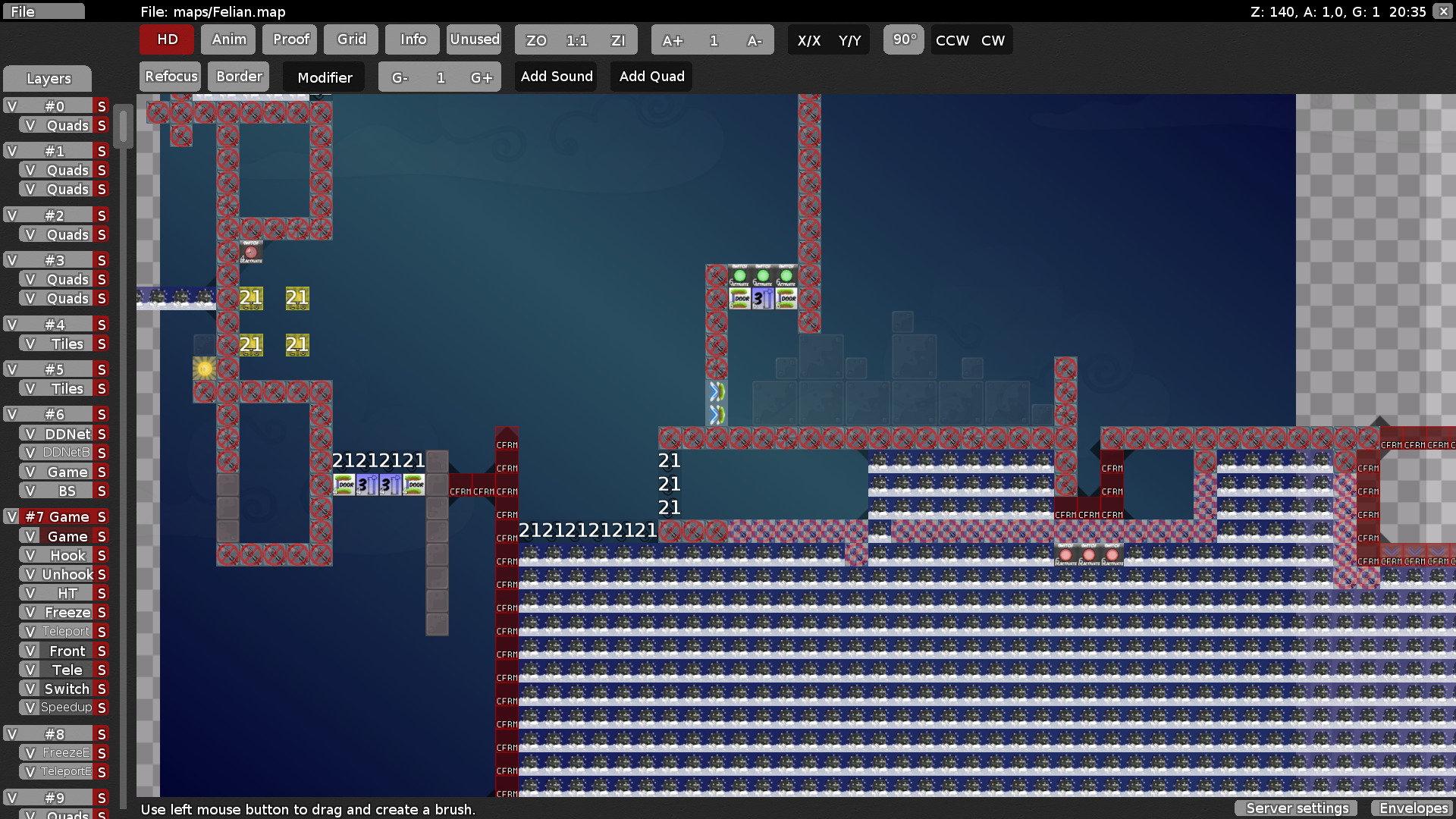The width and height of the screenshot is (1456, 819).
Task: Rotate the brush clockwise with CW
Action: [x=993, y=40]
